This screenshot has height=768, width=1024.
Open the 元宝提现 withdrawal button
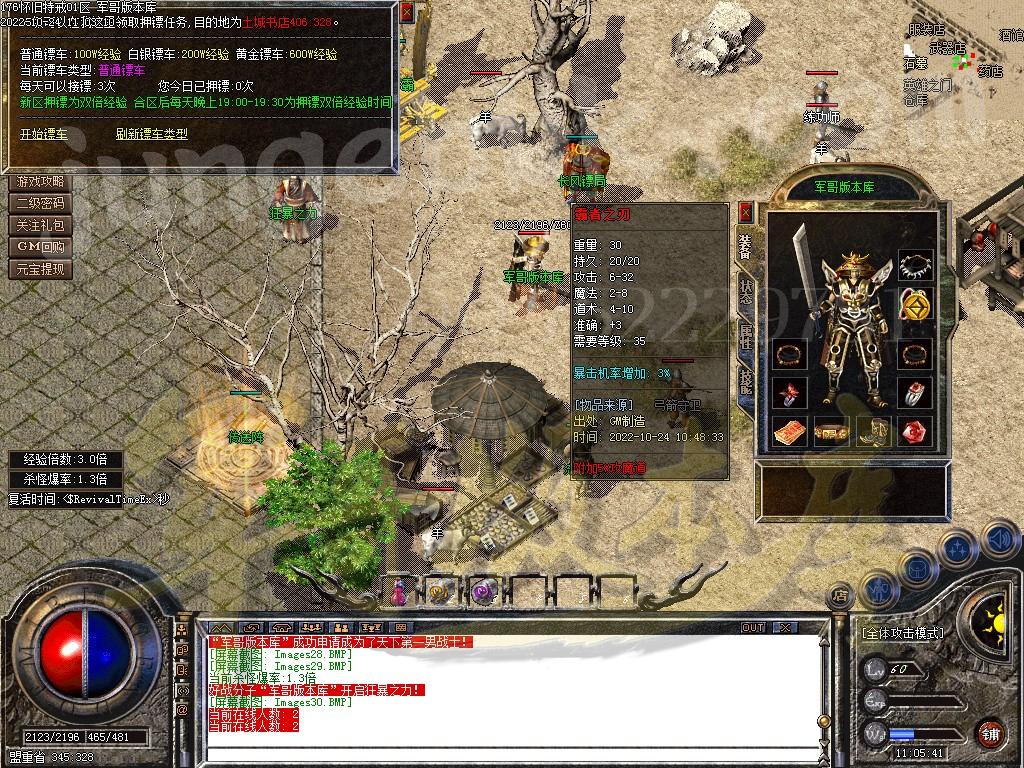point(40,269)
